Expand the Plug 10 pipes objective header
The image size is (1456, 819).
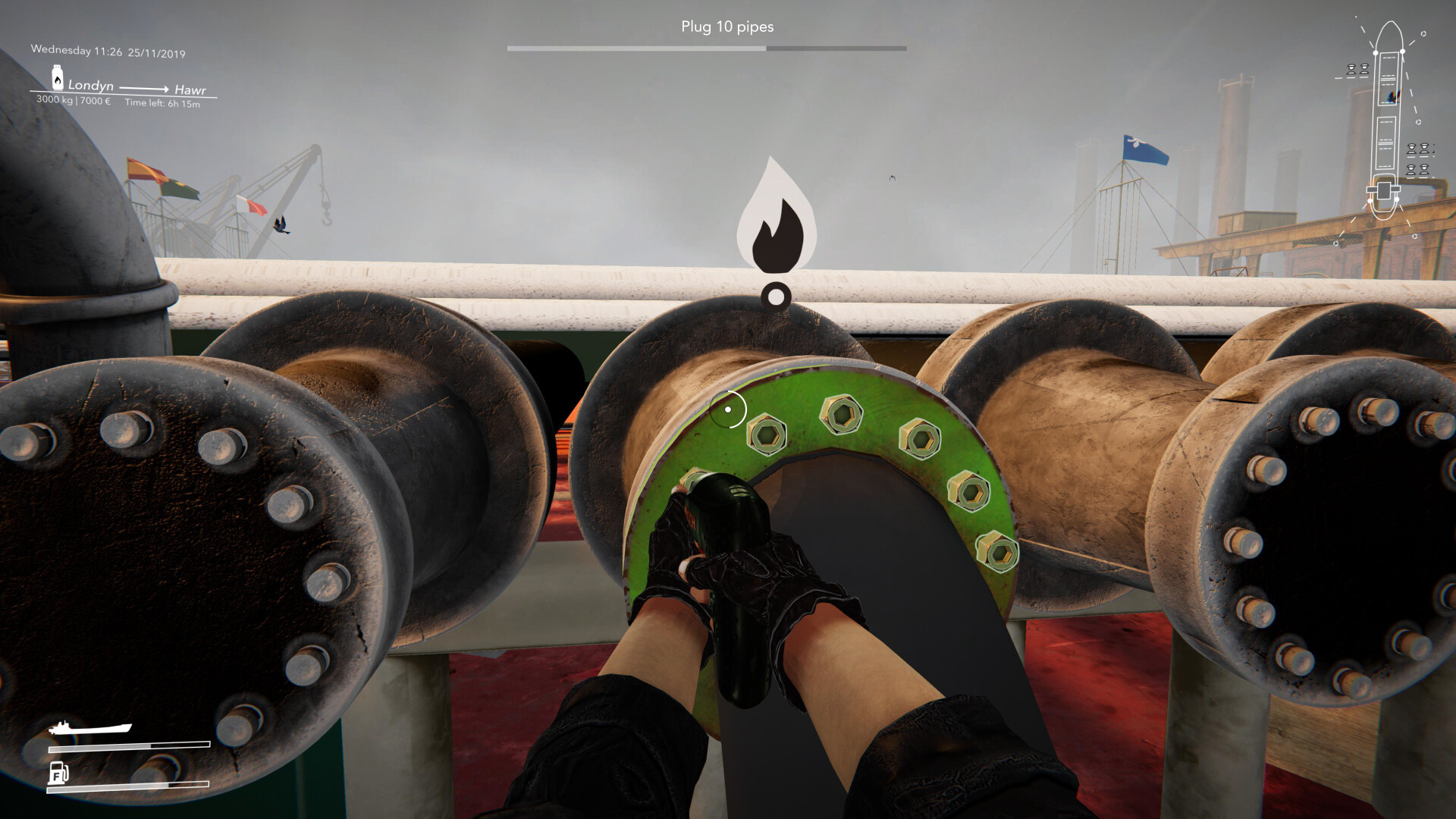(726, 27)
